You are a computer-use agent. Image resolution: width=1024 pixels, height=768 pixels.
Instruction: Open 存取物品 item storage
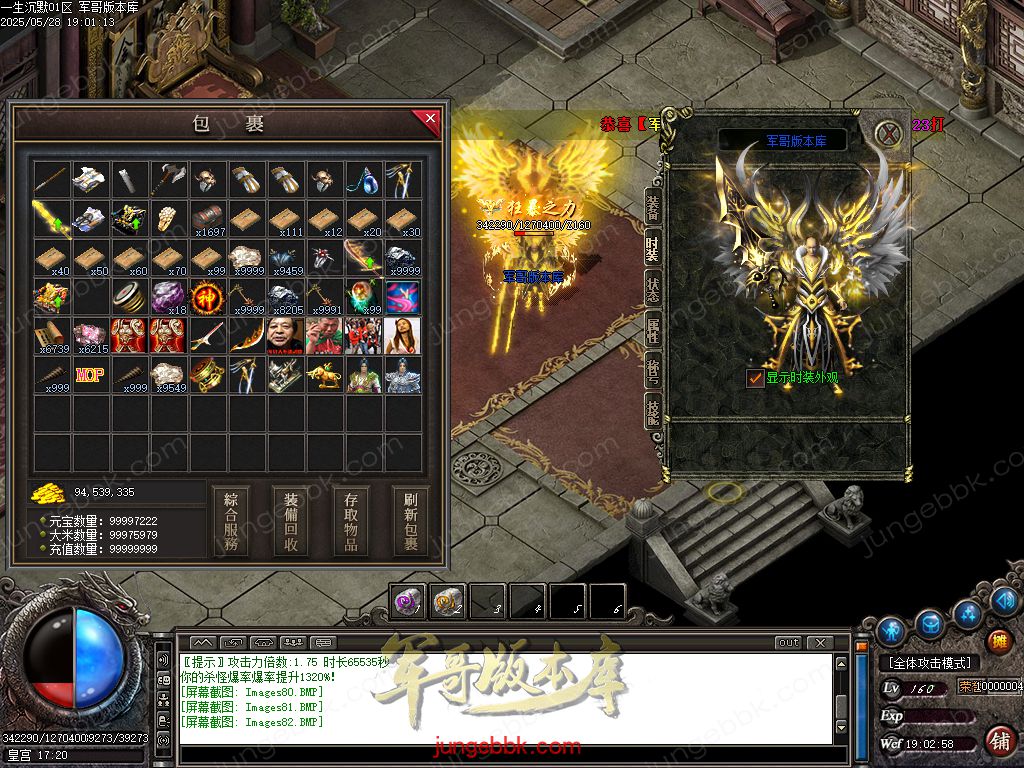tap(351, 521)
